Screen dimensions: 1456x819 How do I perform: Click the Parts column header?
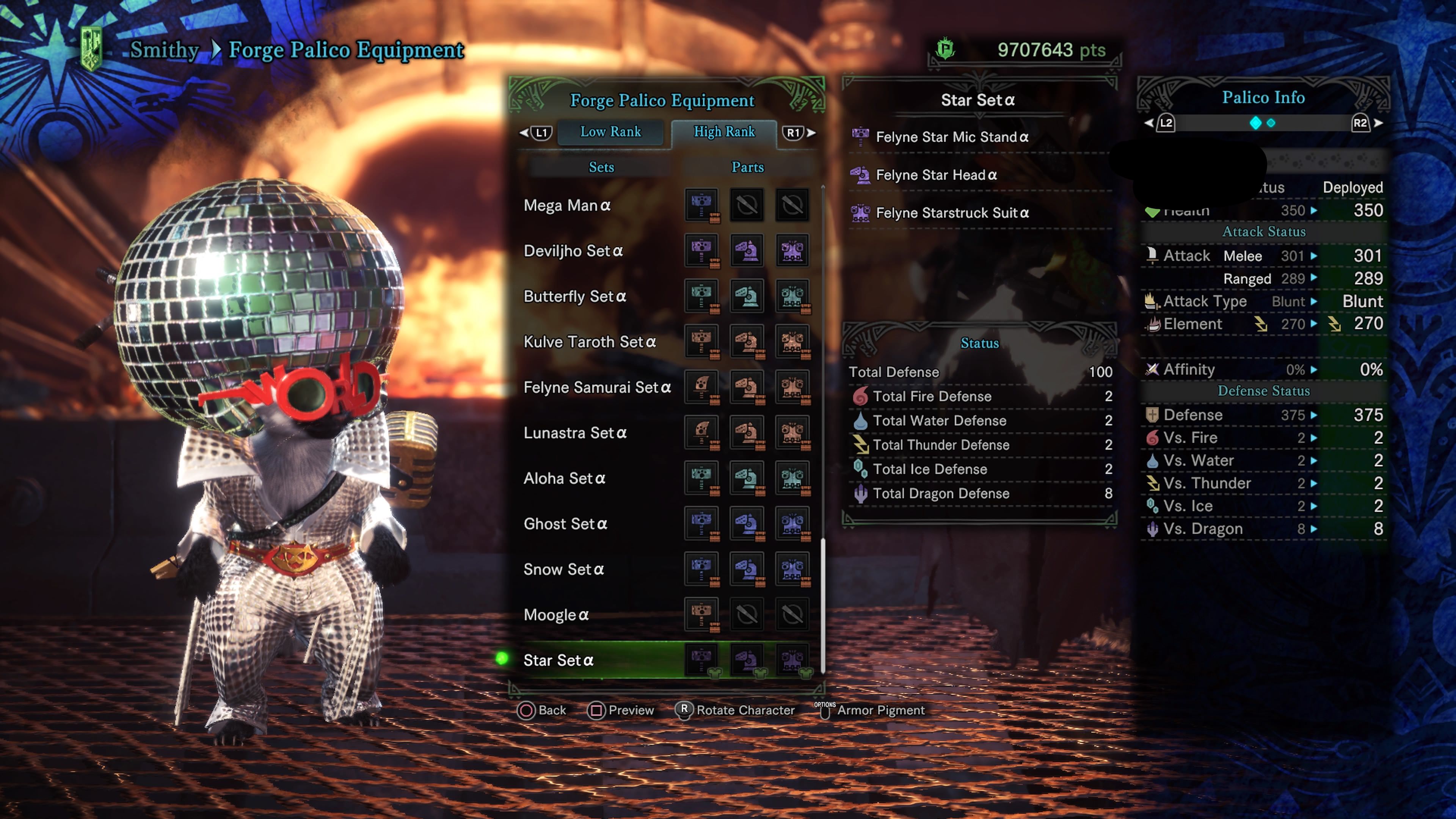(747, 167)
